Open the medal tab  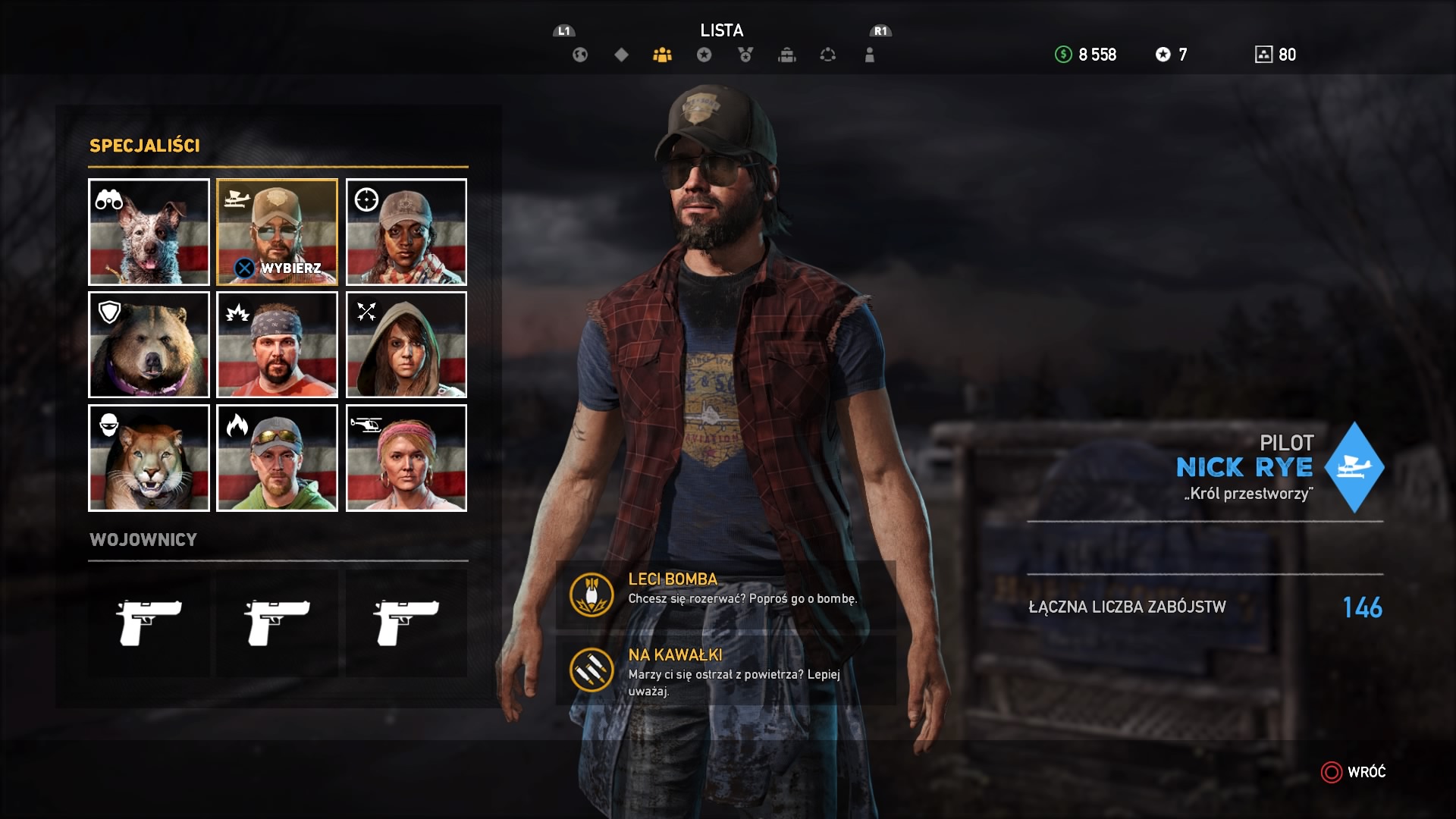point(745,55)
